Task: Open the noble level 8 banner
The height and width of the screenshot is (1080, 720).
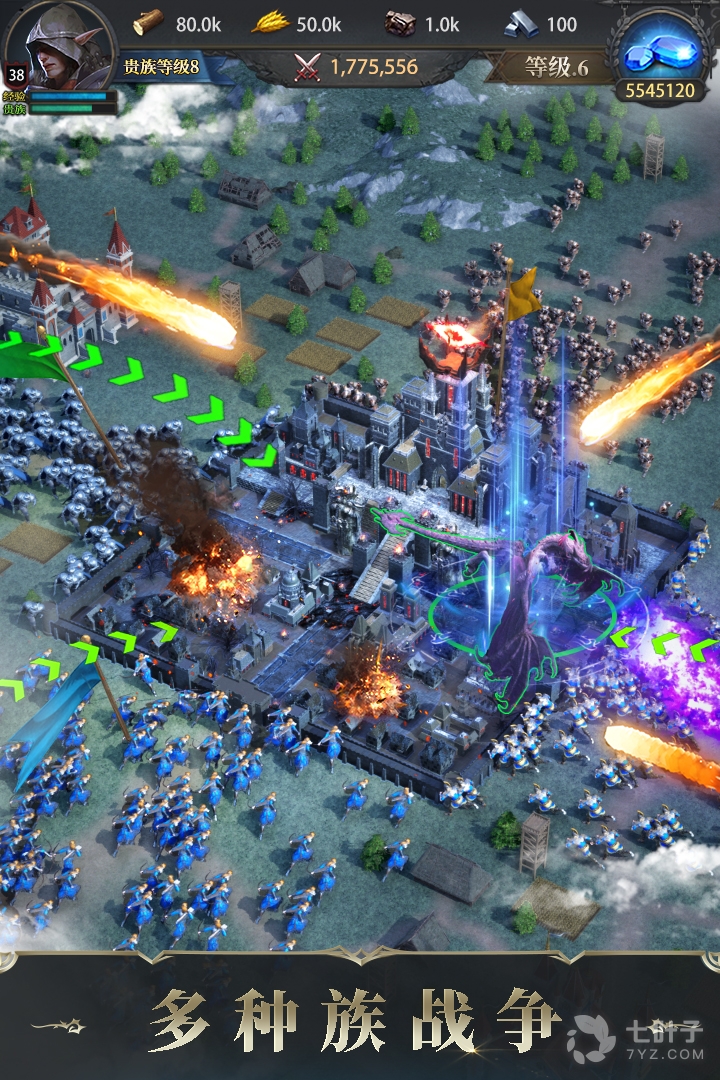Action: [162, 68]
